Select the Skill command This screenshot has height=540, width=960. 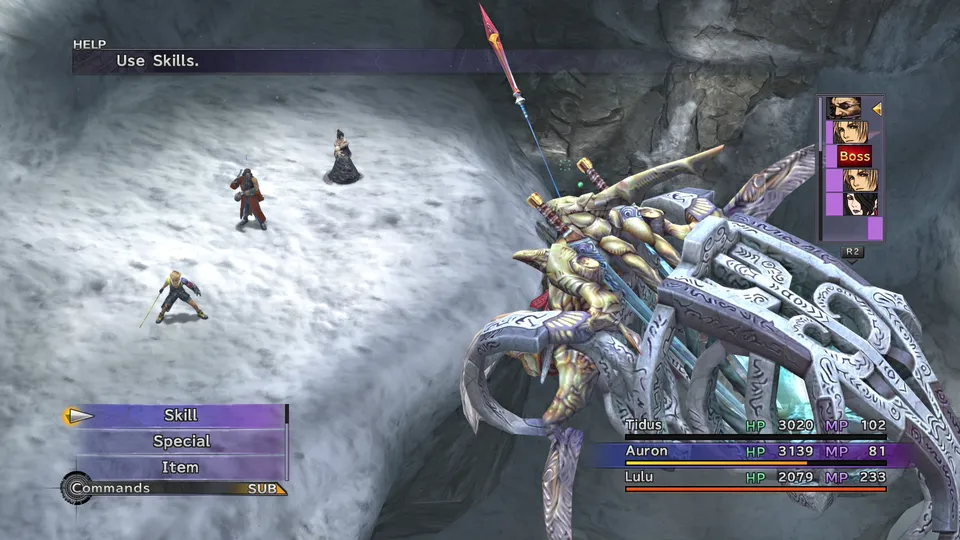pos(181,415)
